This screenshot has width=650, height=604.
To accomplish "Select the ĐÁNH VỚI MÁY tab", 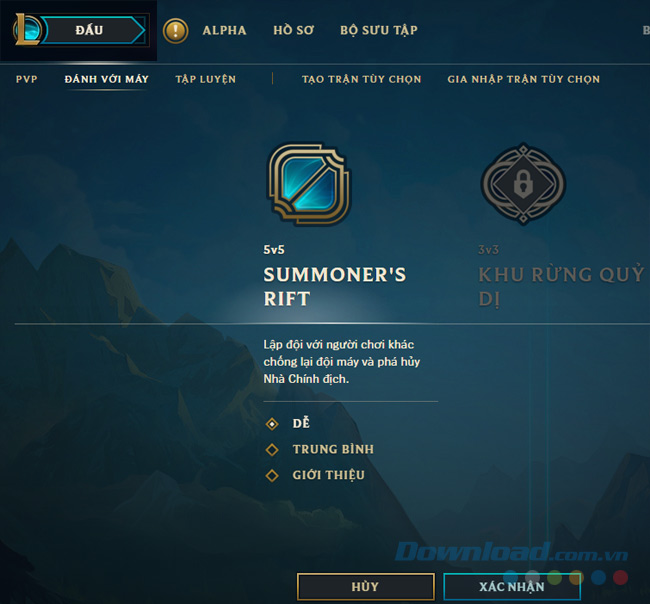I will [x=106, y=79].
